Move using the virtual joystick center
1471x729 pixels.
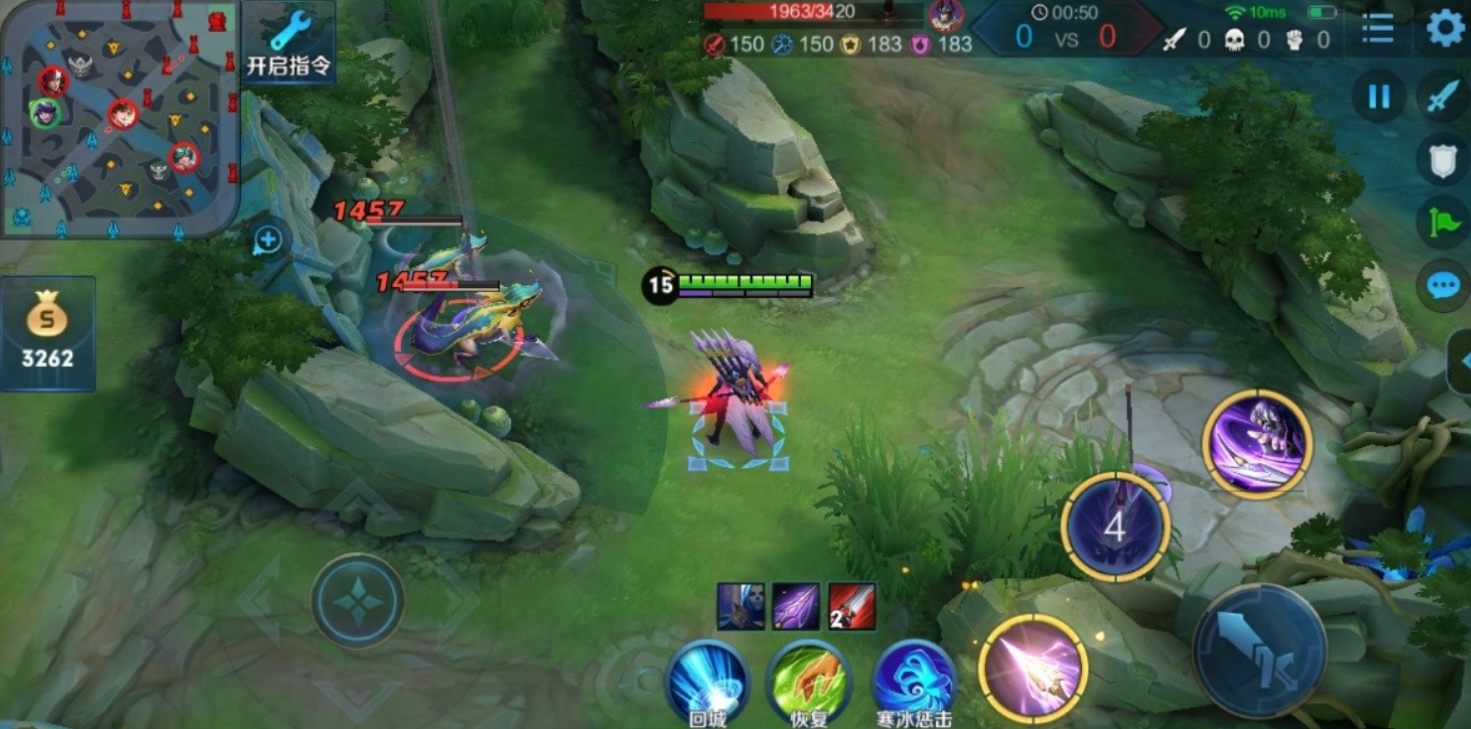click(x=357, y=601)
